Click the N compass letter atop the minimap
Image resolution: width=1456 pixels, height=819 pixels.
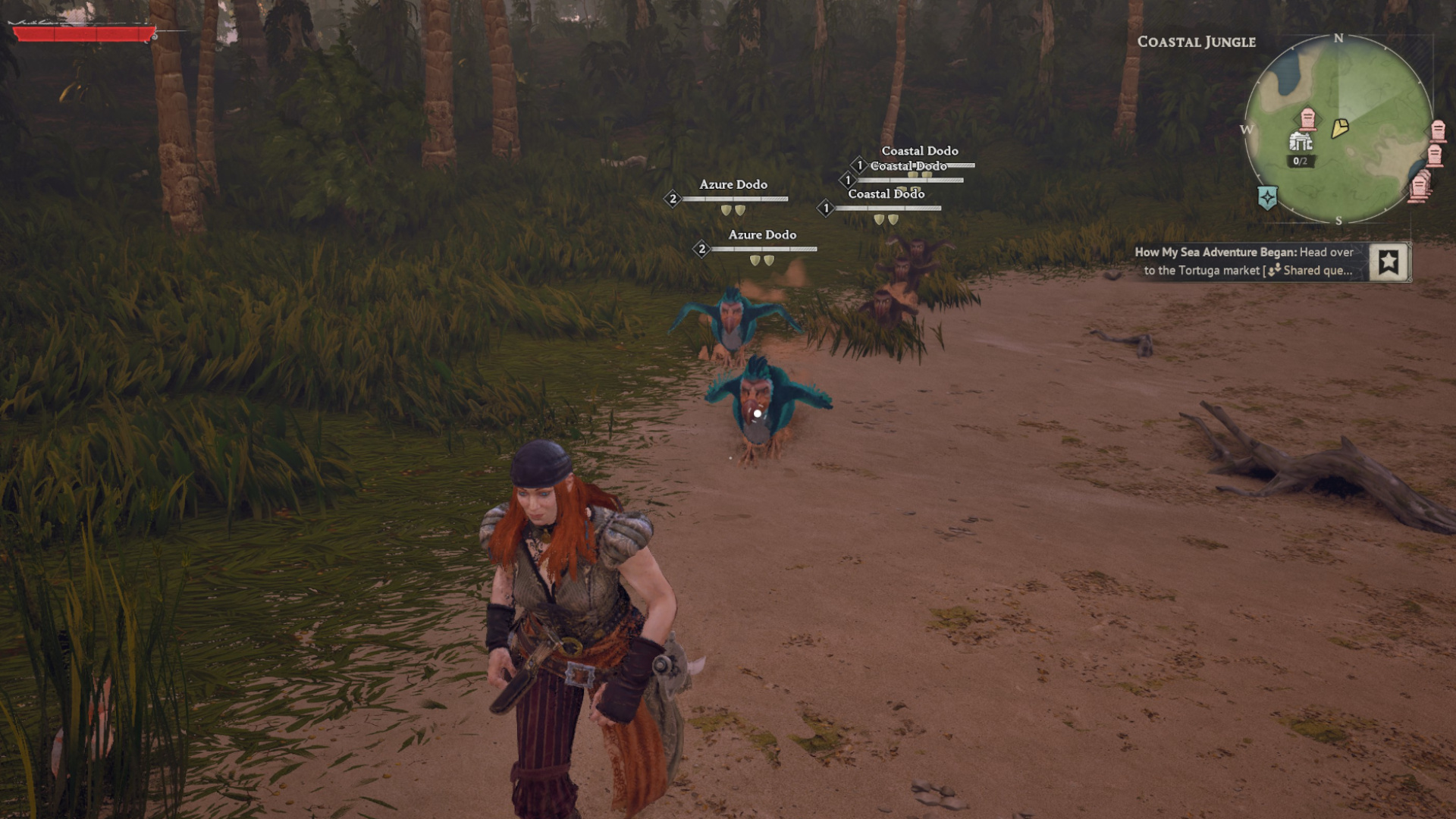(1338, 37)
